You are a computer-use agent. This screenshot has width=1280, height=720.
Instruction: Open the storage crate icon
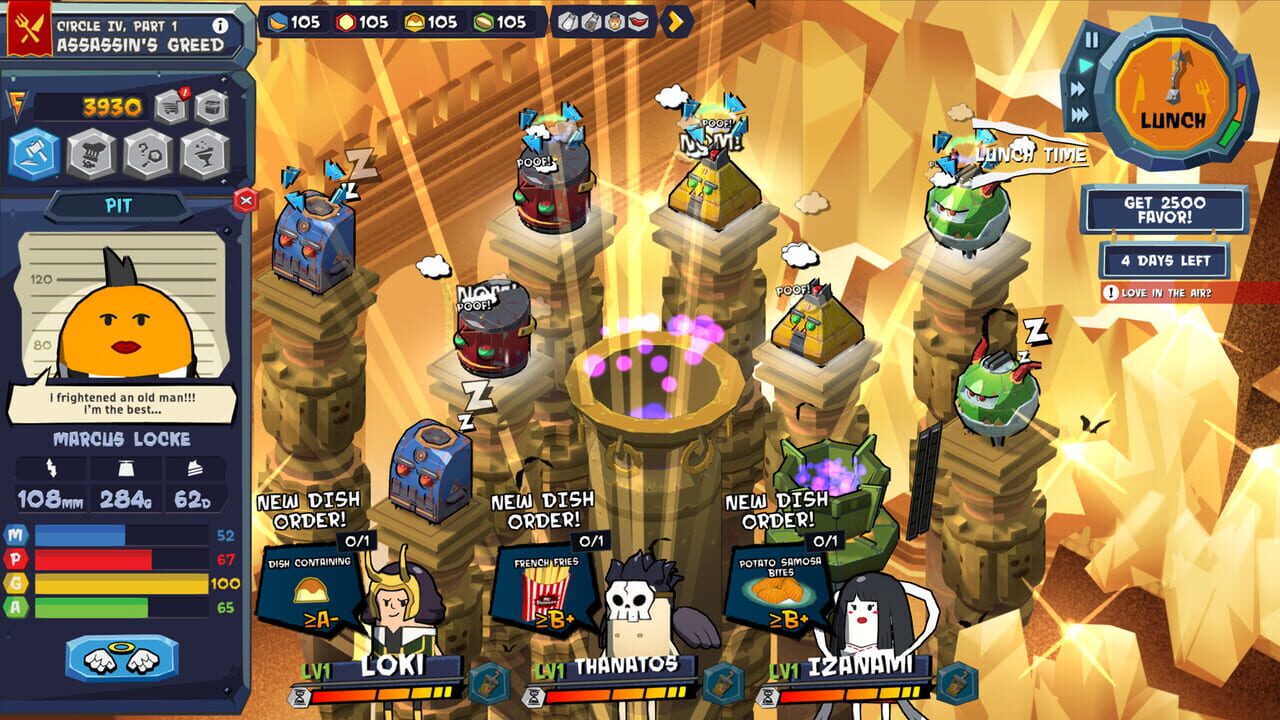point(211,106)
